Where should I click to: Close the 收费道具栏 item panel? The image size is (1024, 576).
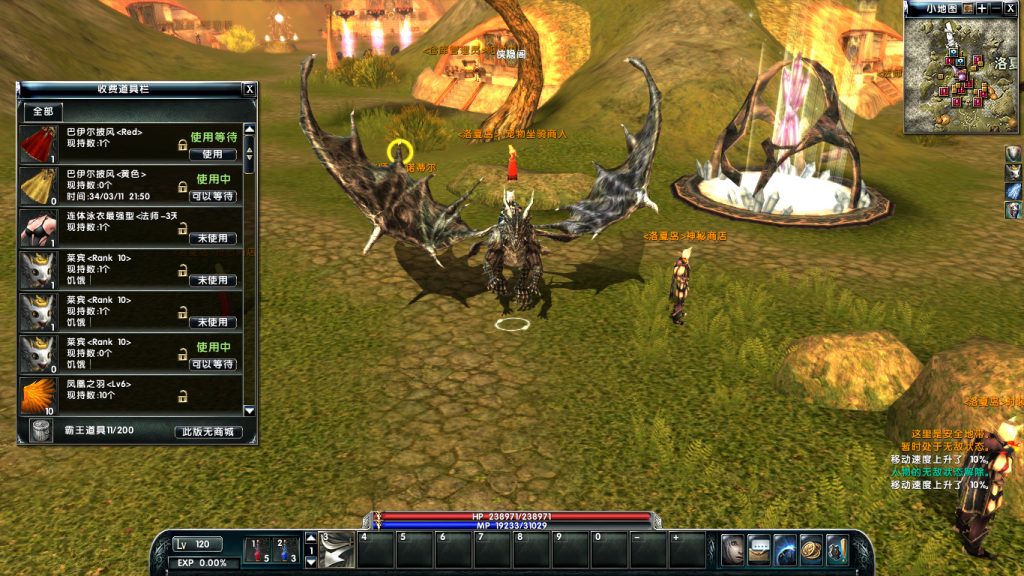click(x=249, y=89)
